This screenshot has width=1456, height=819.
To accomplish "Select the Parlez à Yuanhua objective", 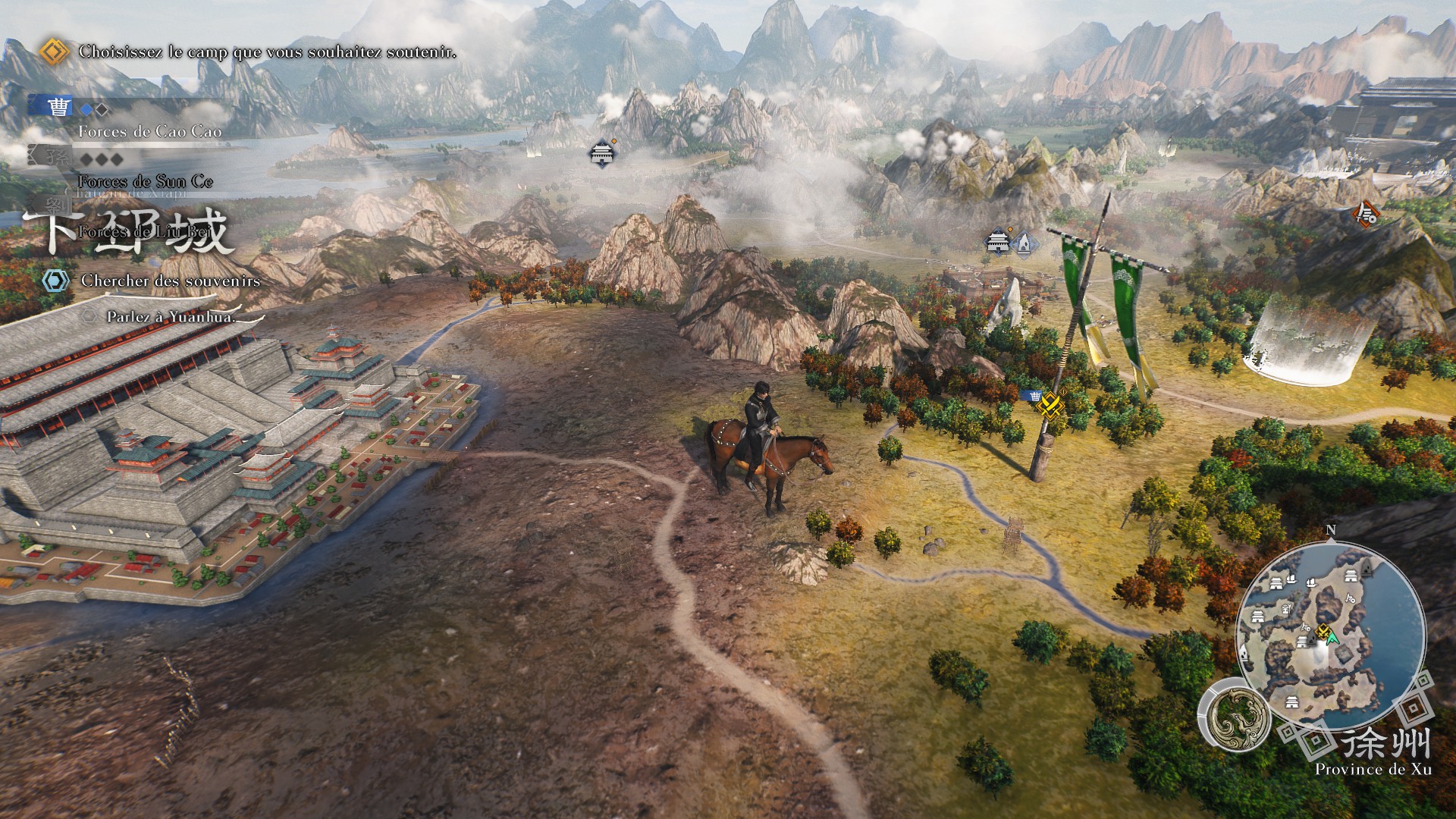I will click(171, 317).
